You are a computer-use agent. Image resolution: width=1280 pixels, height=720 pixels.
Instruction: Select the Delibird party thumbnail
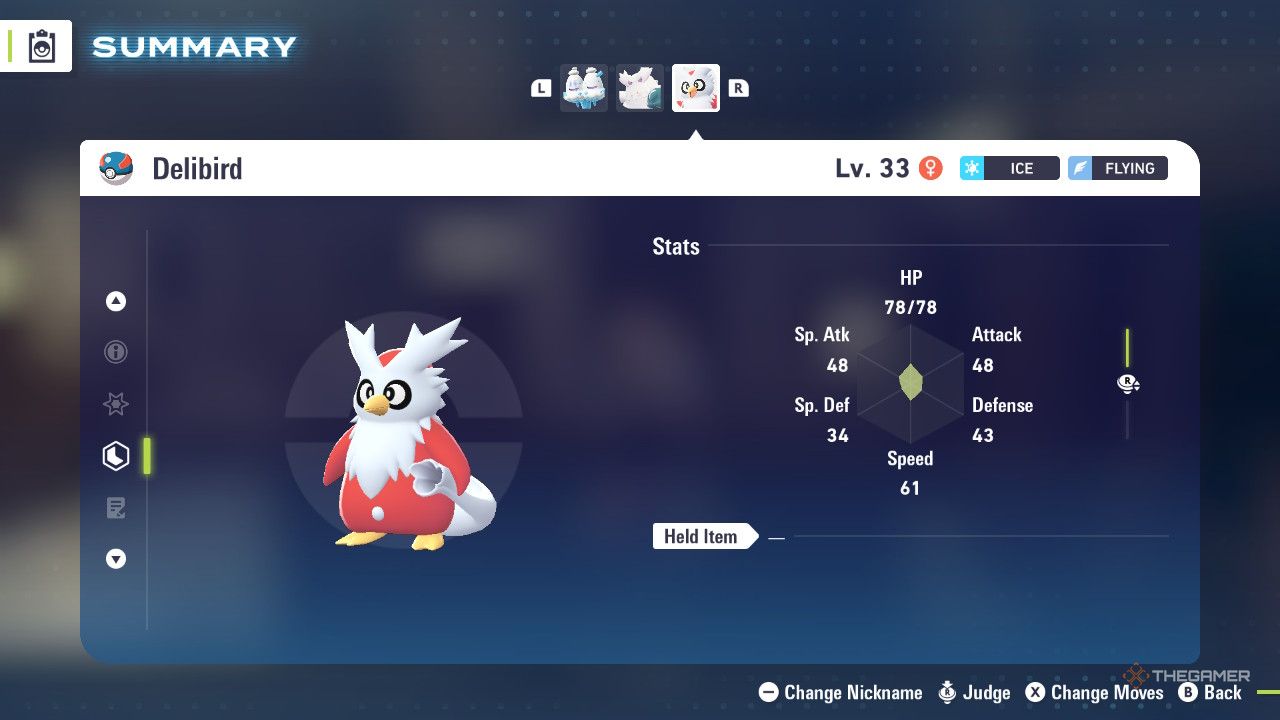point(696,88)
